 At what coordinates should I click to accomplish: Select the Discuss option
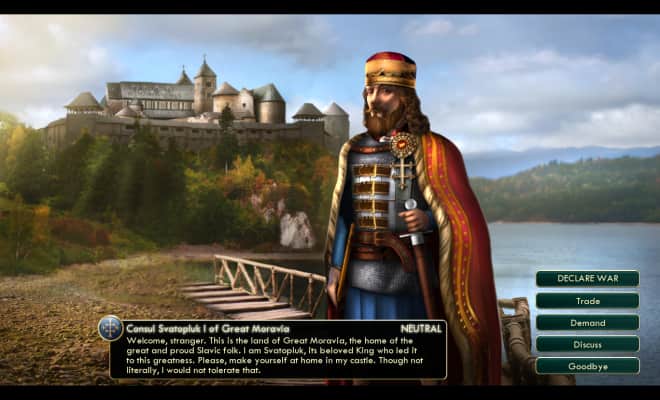click(x=587, y=344)
